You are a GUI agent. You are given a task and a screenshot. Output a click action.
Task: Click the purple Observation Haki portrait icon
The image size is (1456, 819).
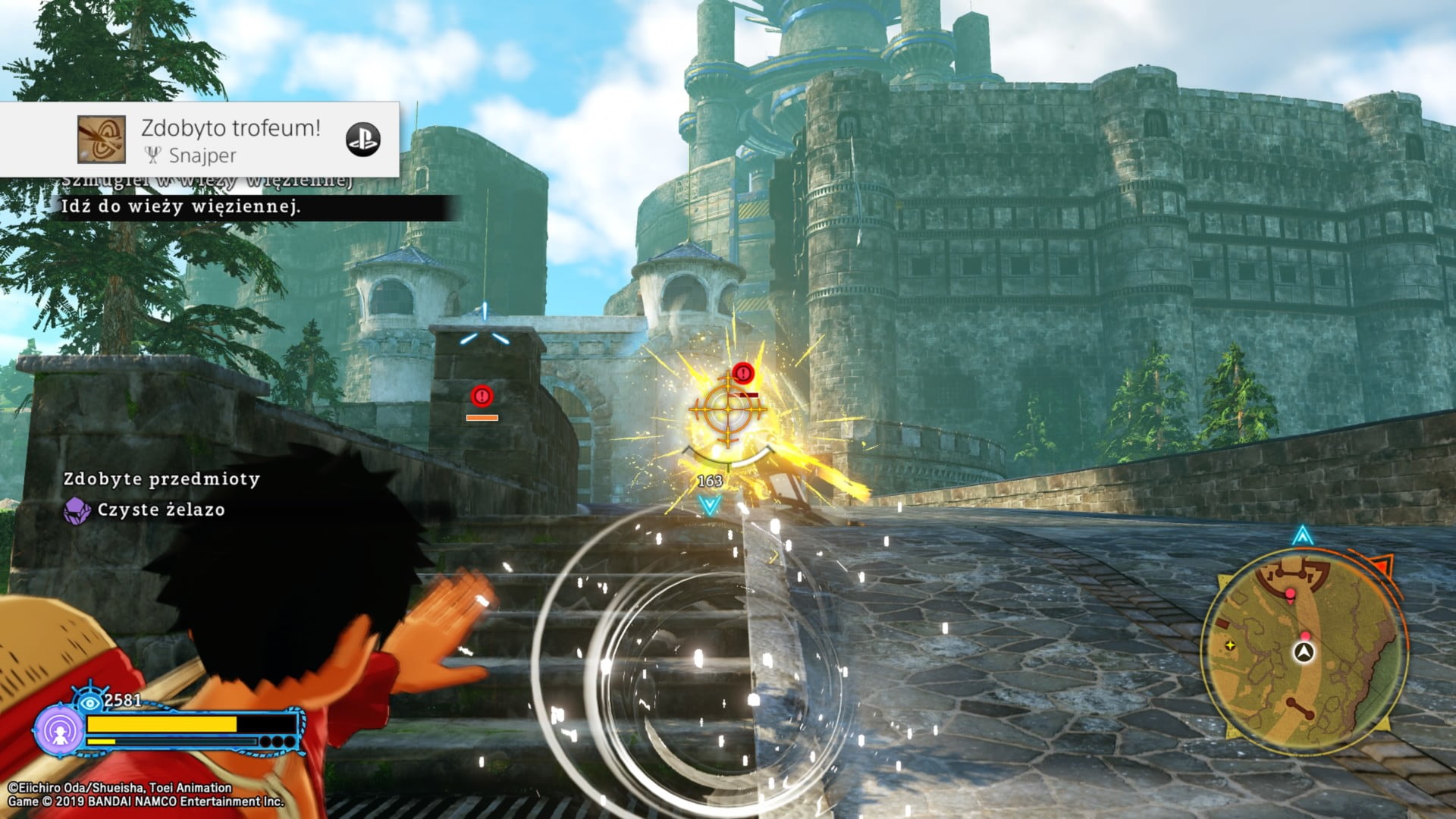[x=59, y=730]
